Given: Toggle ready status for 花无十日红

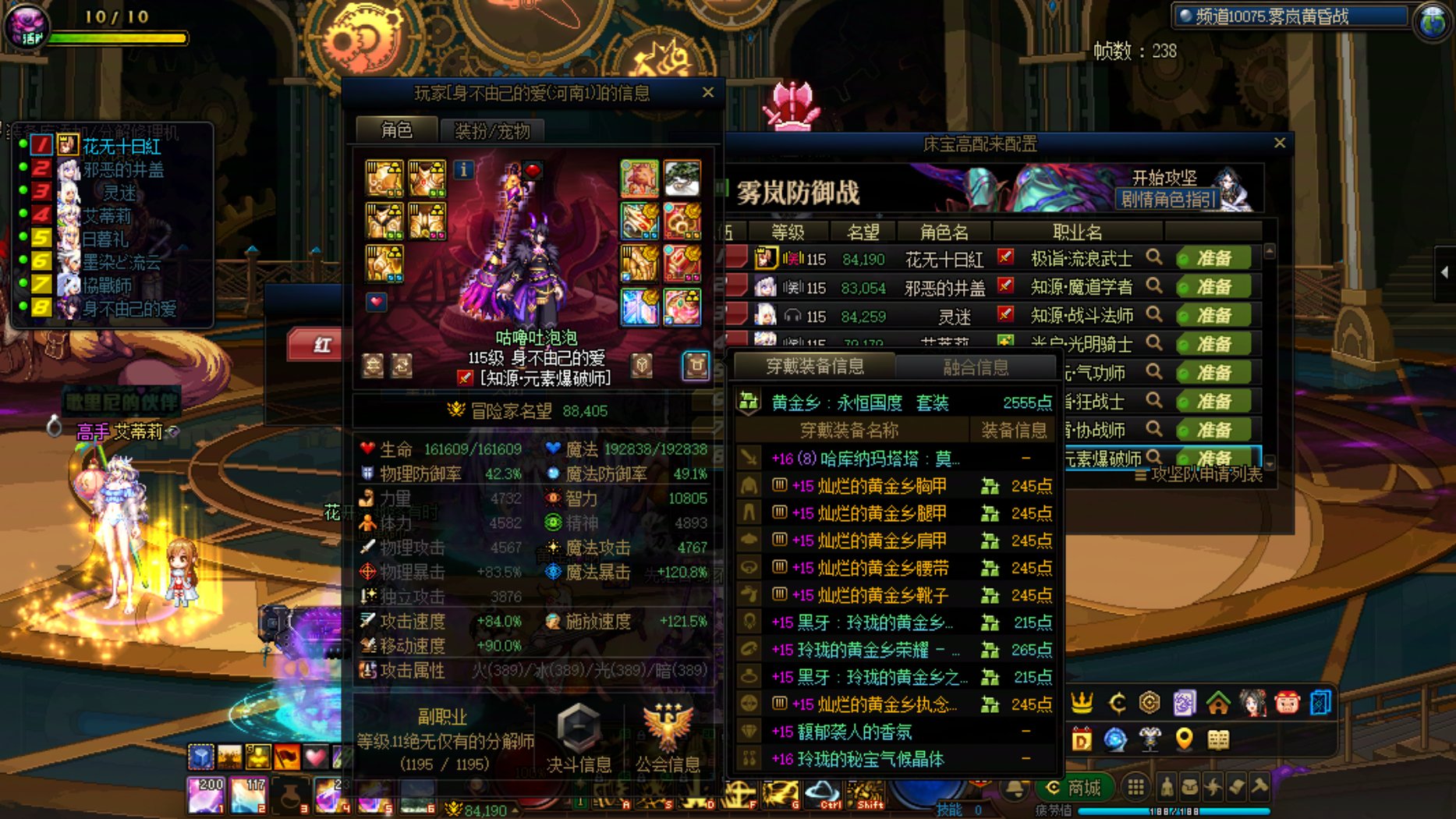Looking at the screenshot, I should click(x=1213, y=257).
